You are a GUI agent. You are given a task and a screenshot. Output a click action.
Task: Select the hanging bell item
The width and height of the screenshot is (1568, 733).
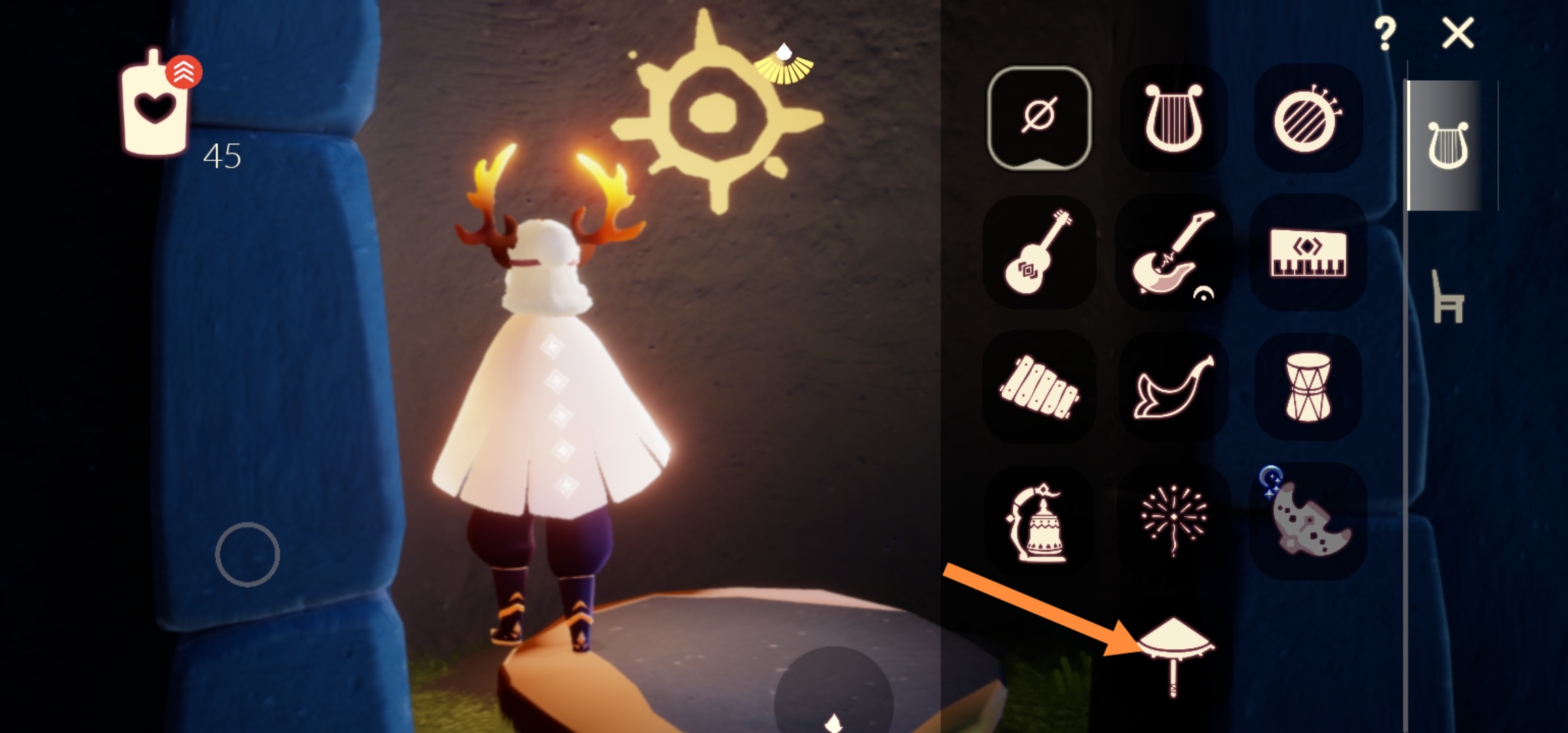1039,521
